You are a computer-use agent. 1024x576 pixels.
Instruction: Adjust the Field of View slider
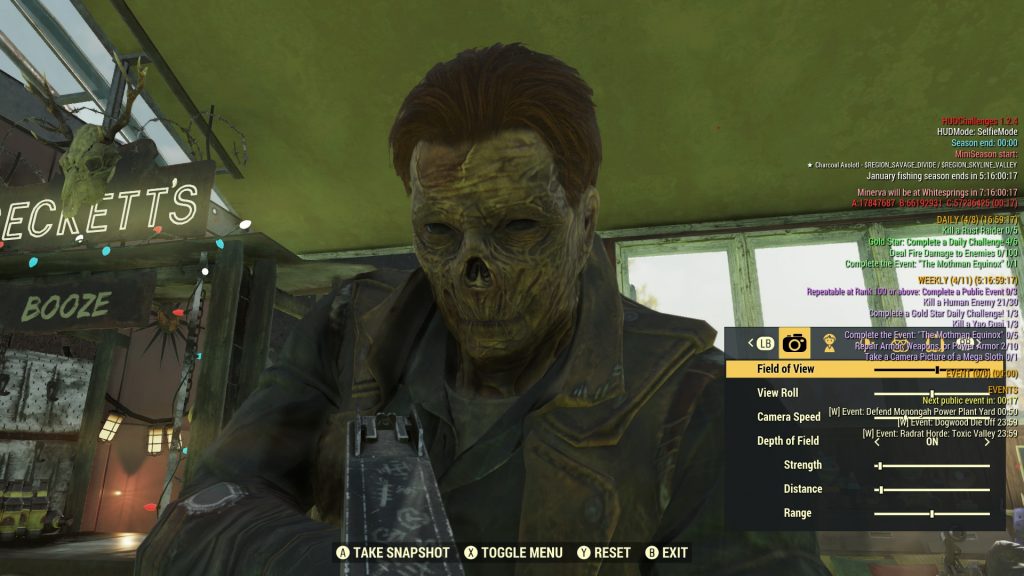click(x=935, y=369)
